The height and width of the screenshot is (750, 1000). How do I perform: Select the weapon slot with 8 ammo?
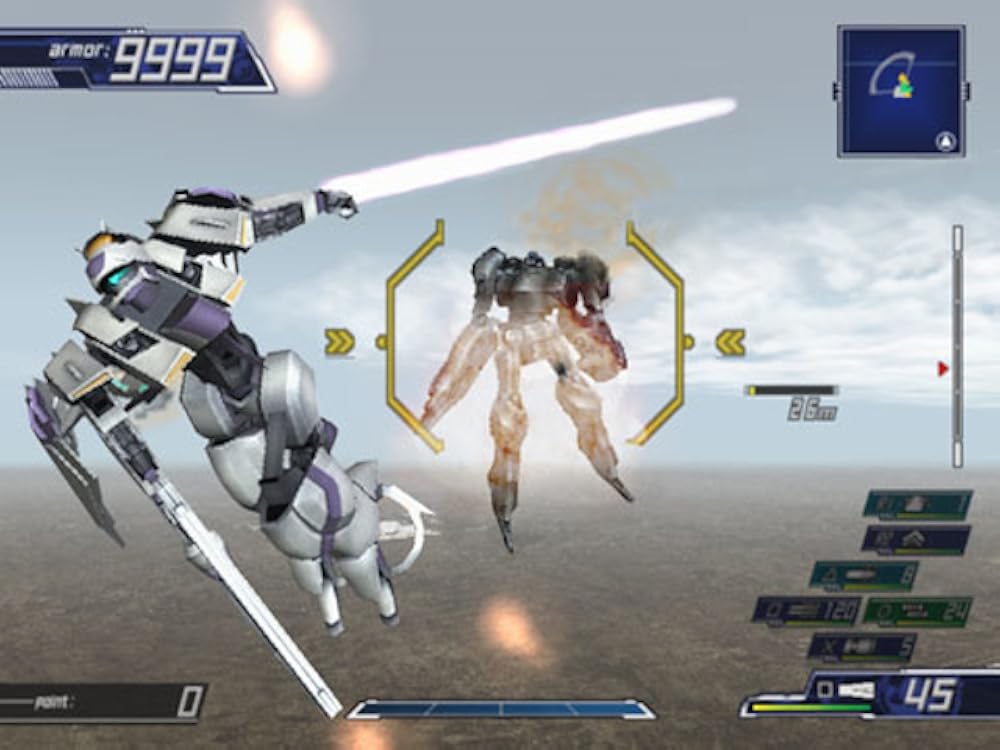(864, 575)
